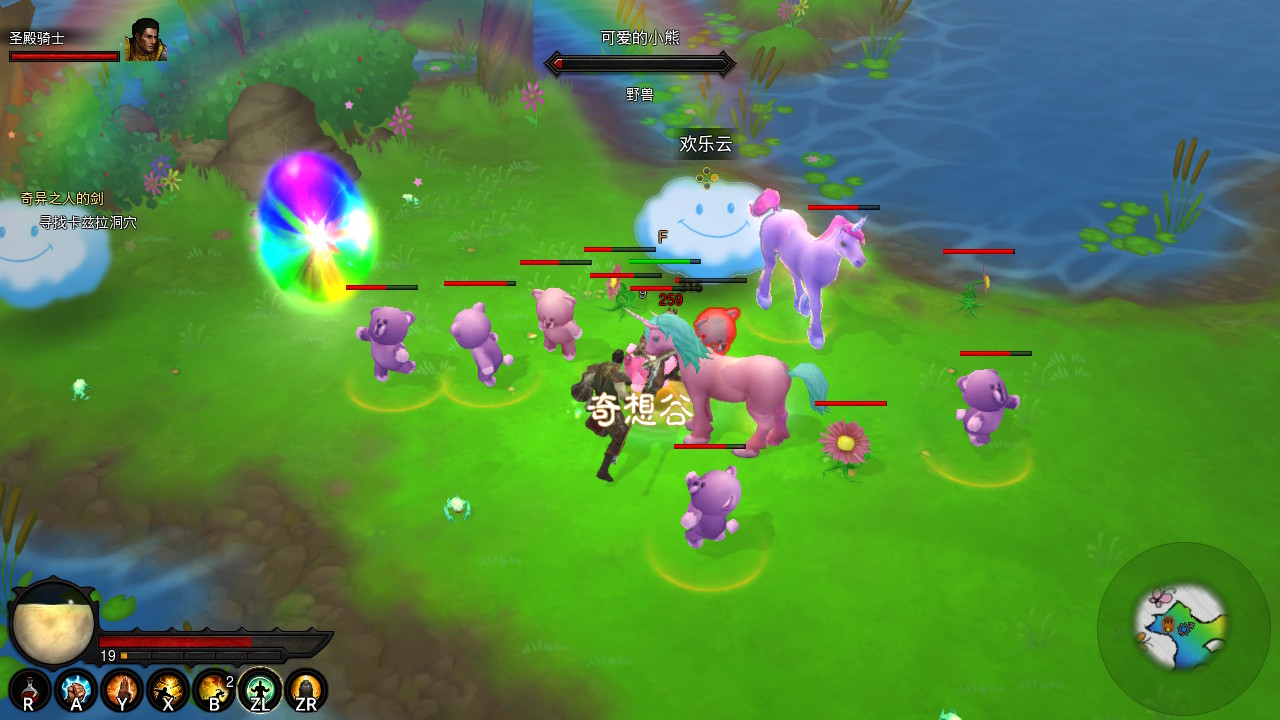1280x720 pixels.
Task: Use the orange tombstone skill icon
Action: (306, 690)
